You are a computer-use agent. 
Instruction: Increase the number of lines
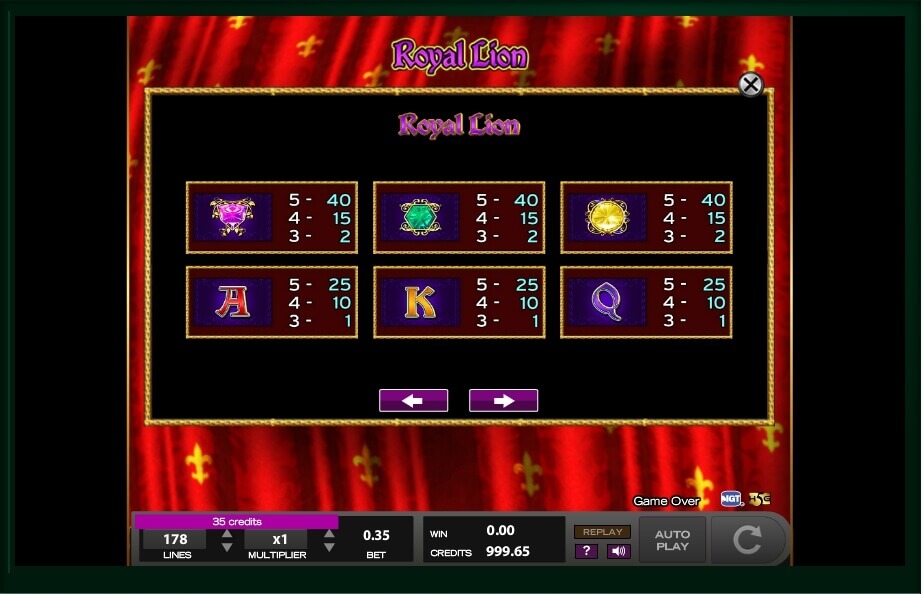click(227, 533)
